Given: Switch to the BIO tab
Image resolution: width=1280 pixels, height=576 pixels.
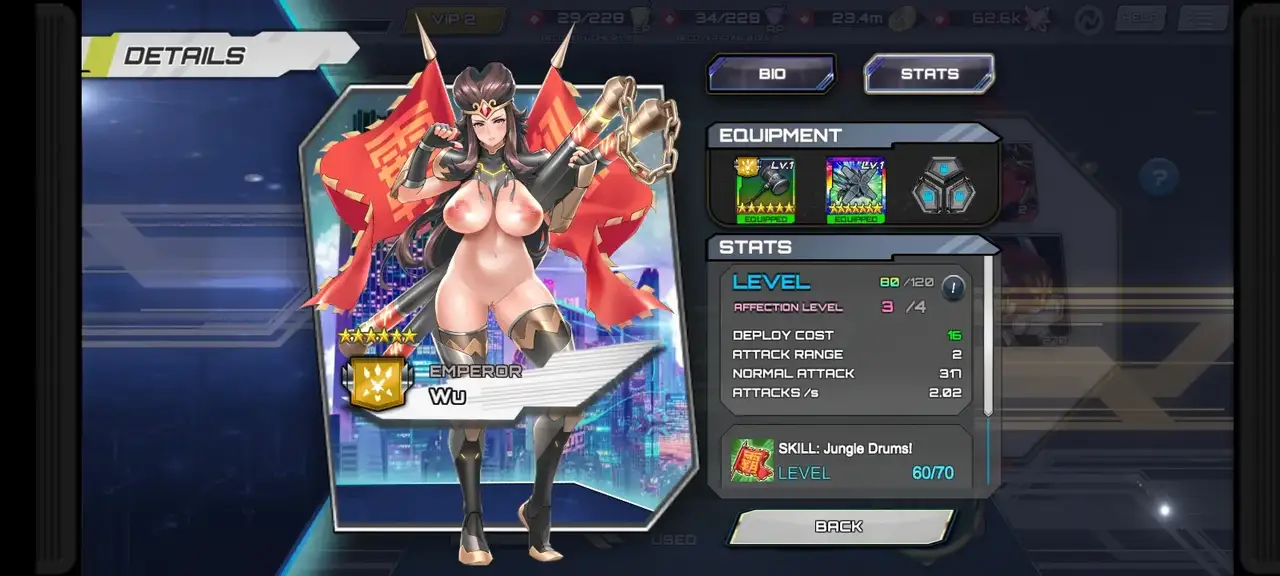Looking at the screenshot, I should click(x=771, y=74).
